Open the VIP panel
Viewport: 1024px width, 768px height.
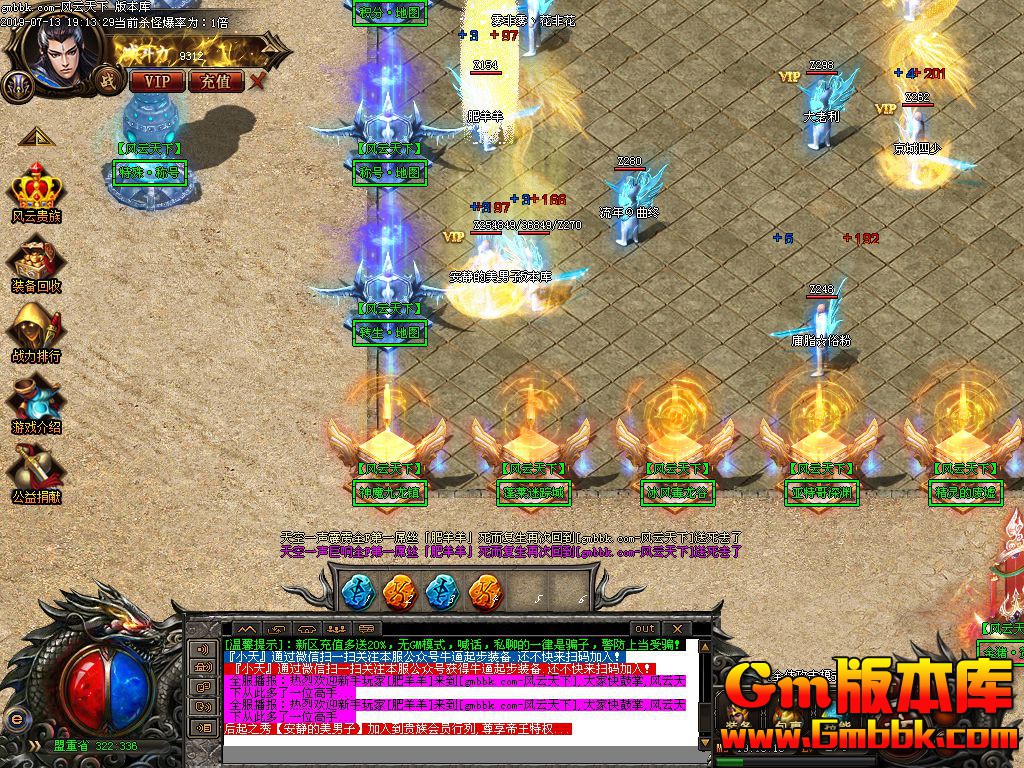point(157,81)
